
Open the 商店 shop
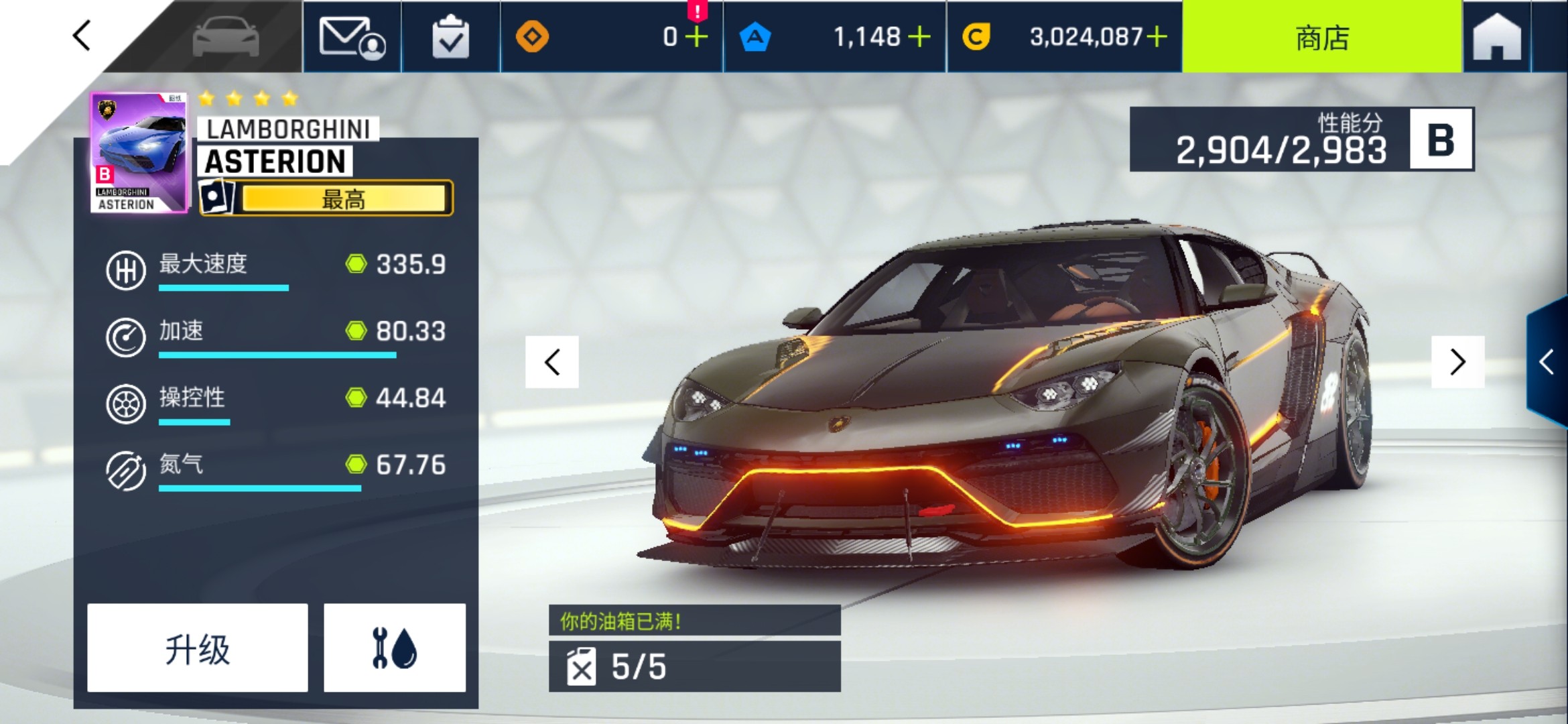pos(1321,37)
